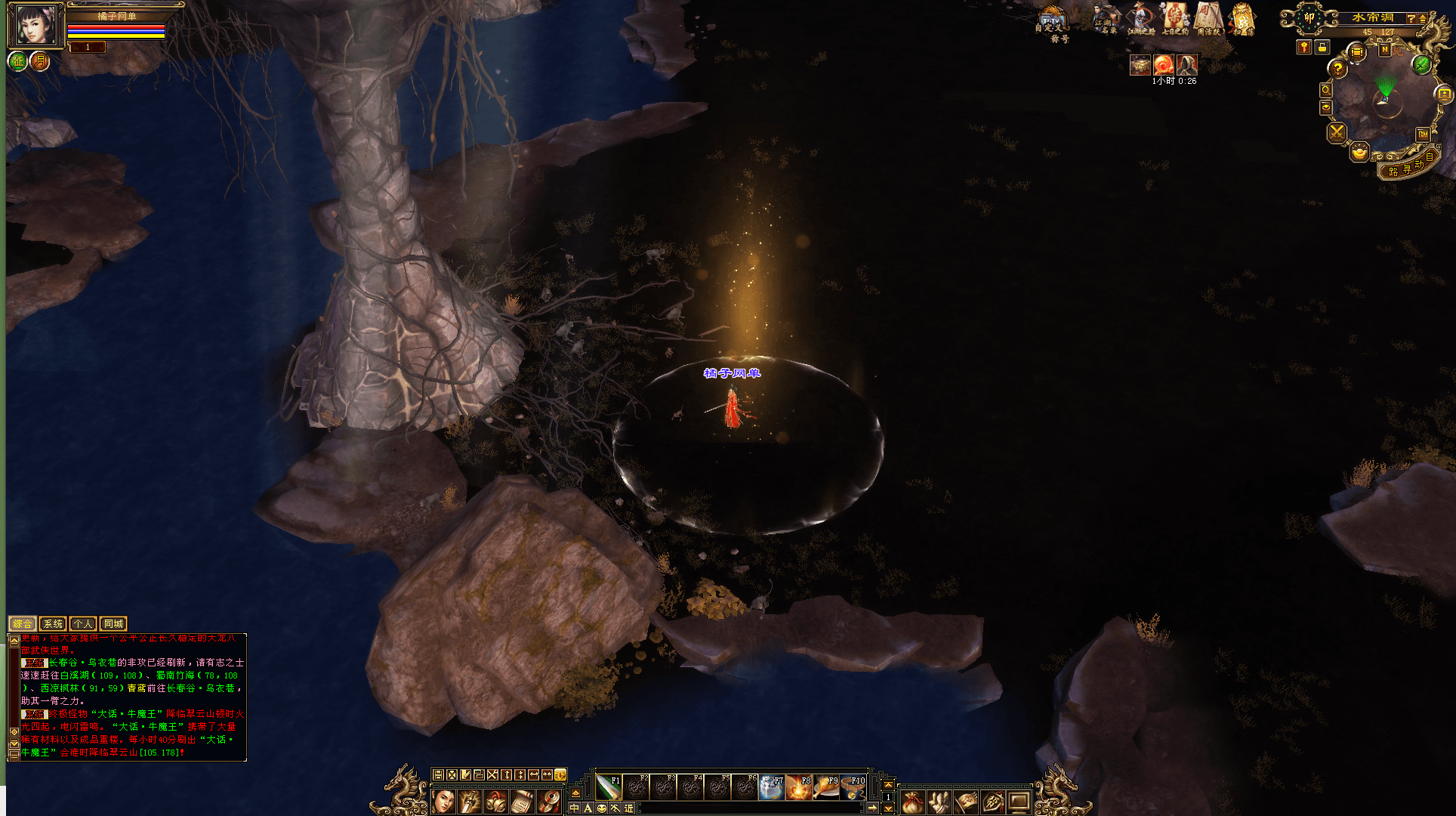Image resolution: width=1456 pixels, height=816 pixels.
Task: Use the F1 green blade skill
Action: point(609,787)
